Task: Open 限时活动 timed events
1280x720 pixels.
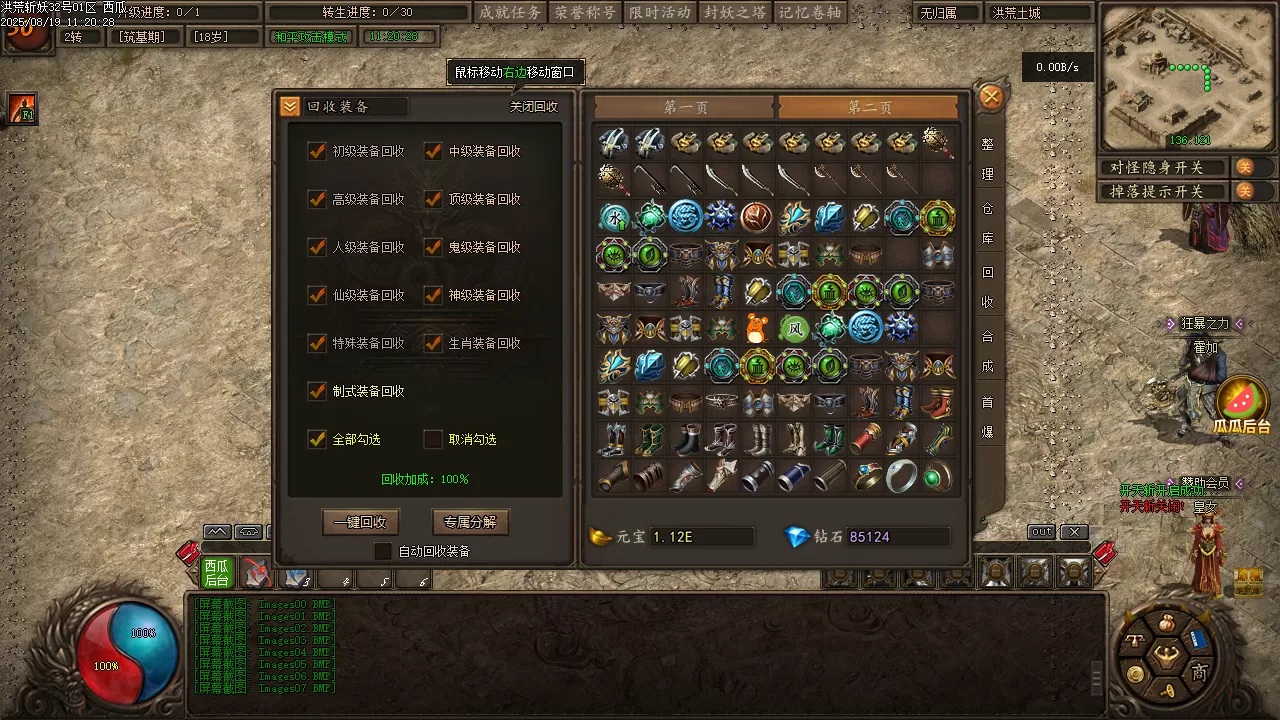Action: 660,12
